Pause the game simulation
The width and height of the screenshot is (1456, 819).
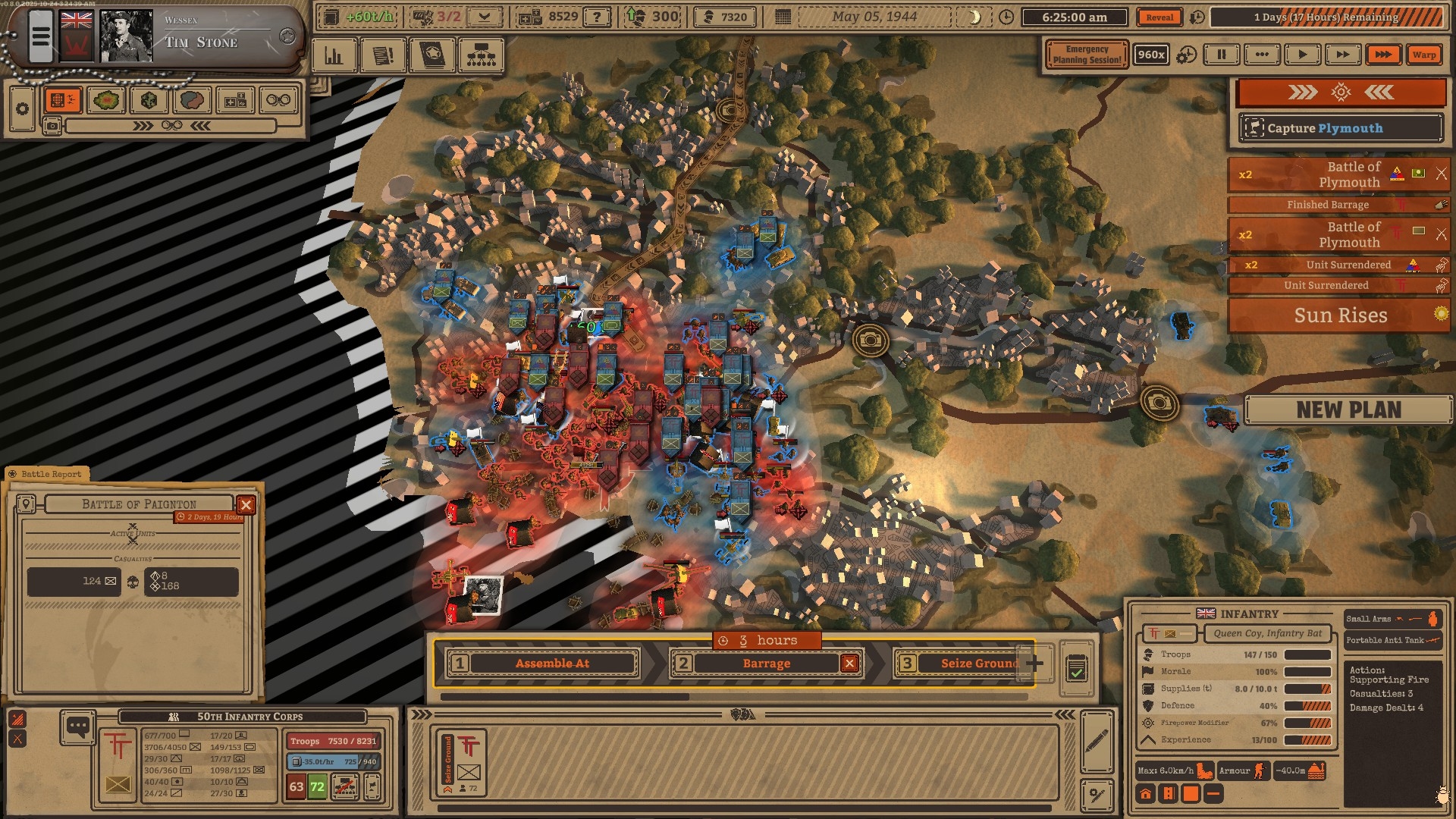pos(1221,55)
